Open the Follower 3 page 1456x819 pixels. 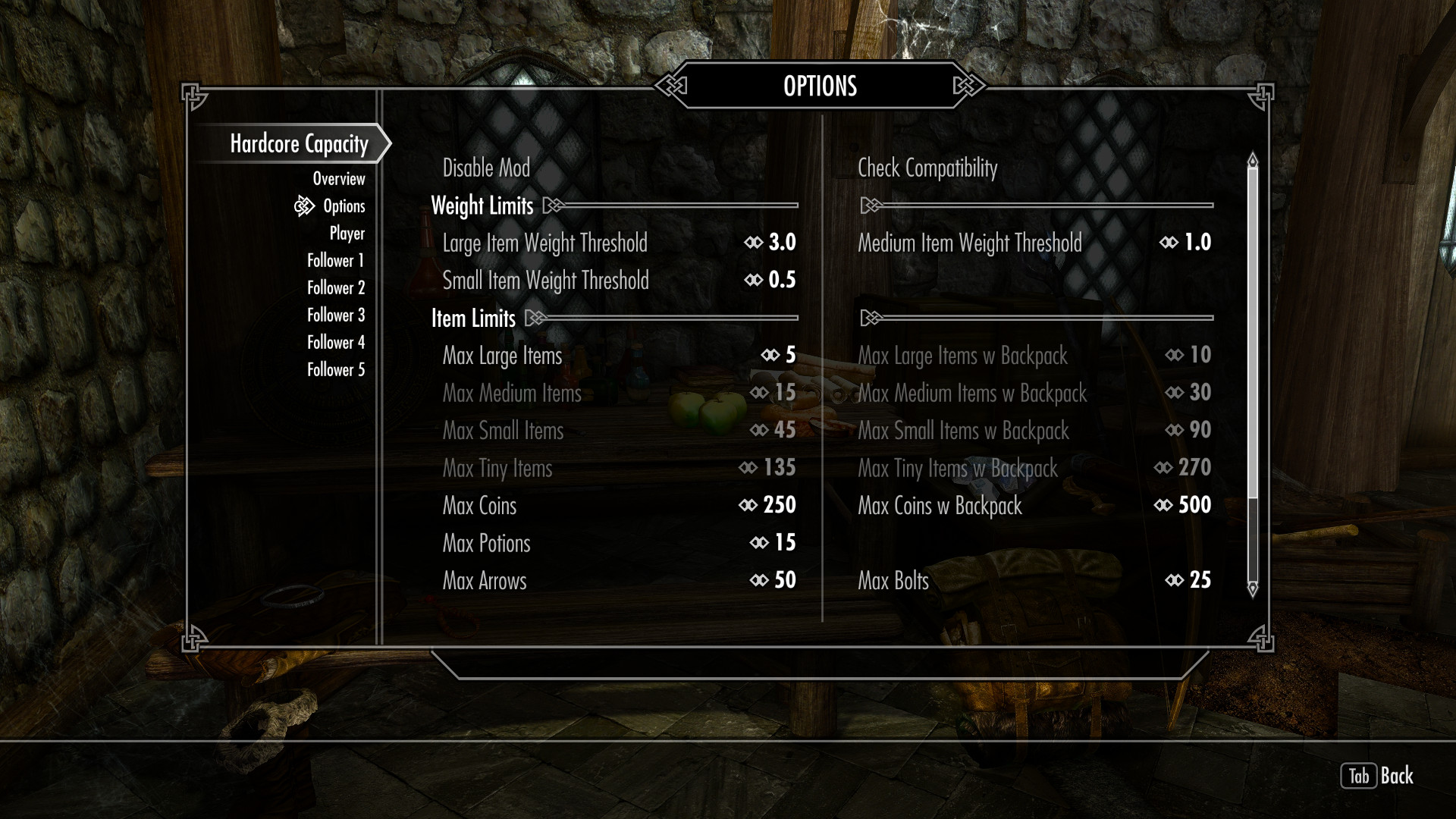pyautogui.click(x=335, y=315)
